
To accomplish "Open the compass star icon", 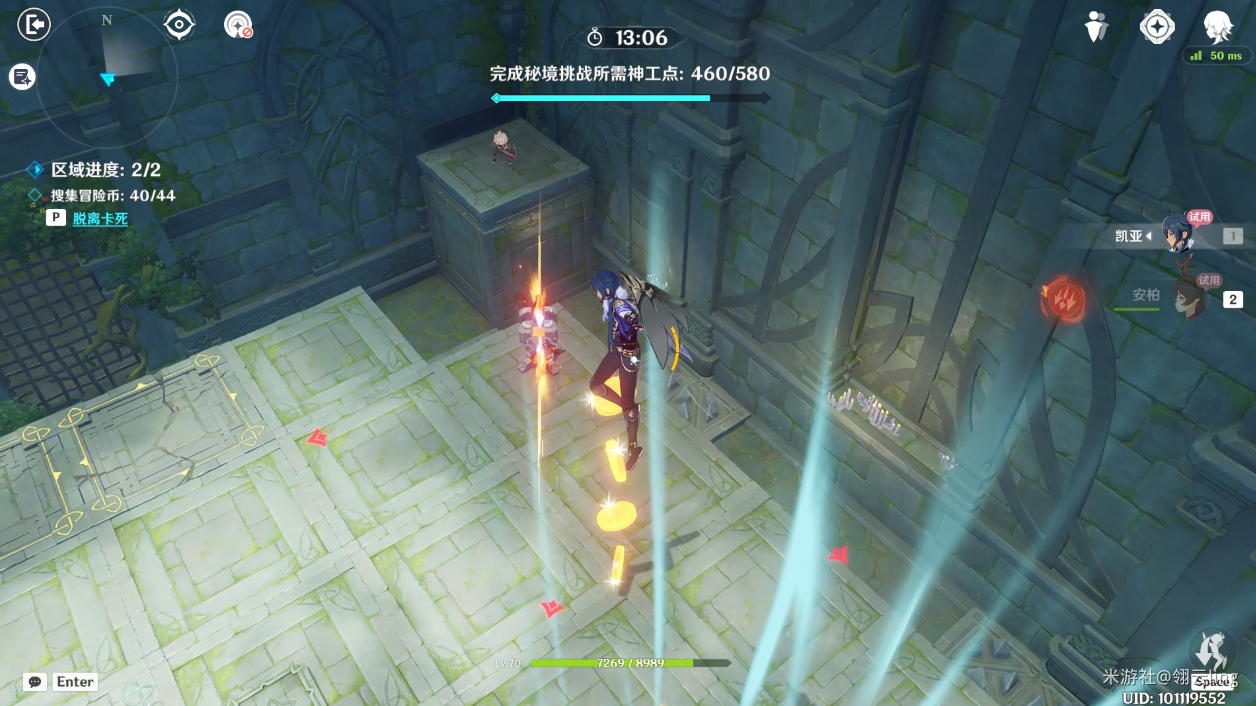I will pyautogui.click(x=1157, y=27).
